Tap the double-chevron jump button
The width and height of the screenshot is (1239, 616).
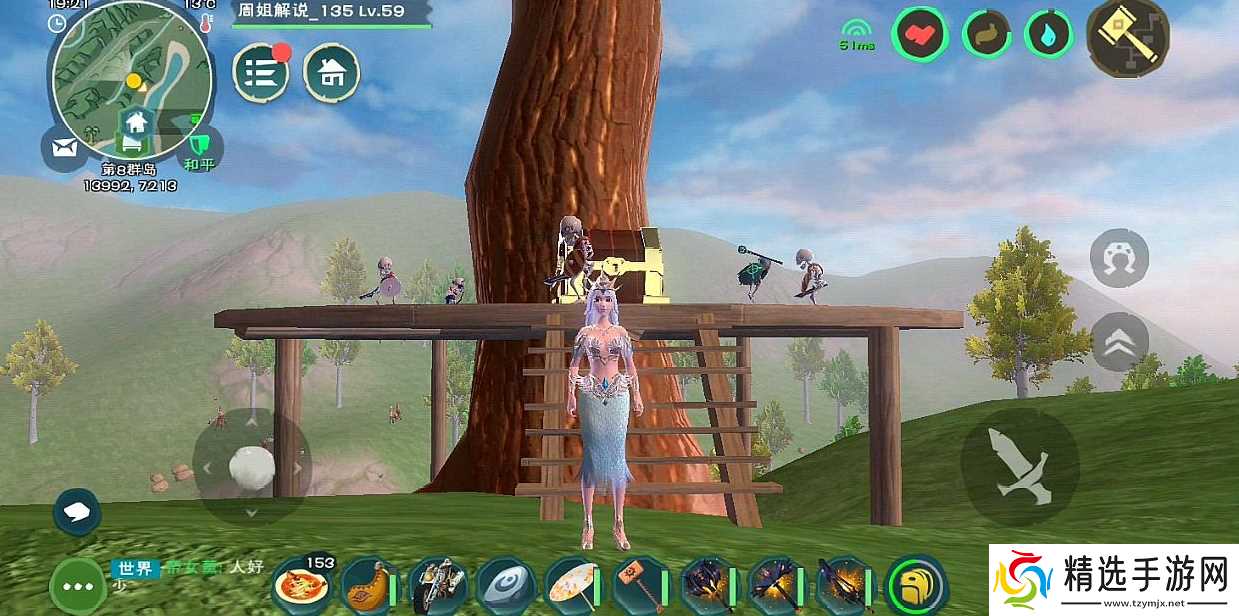[1119, 342]
